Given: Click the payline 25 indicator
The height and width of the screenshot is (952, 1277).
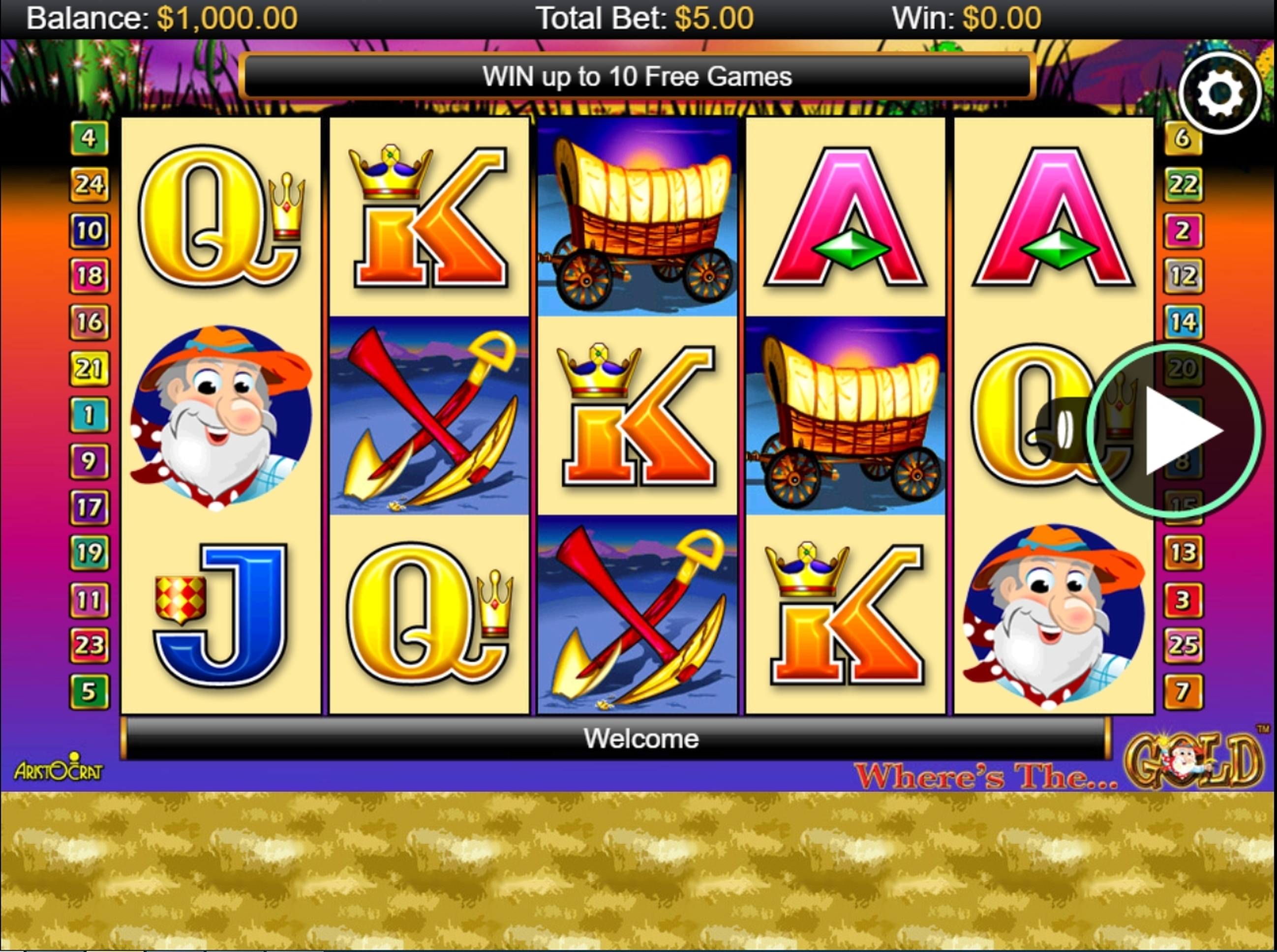Looking at the screenshot, I should coord(1183,645).
